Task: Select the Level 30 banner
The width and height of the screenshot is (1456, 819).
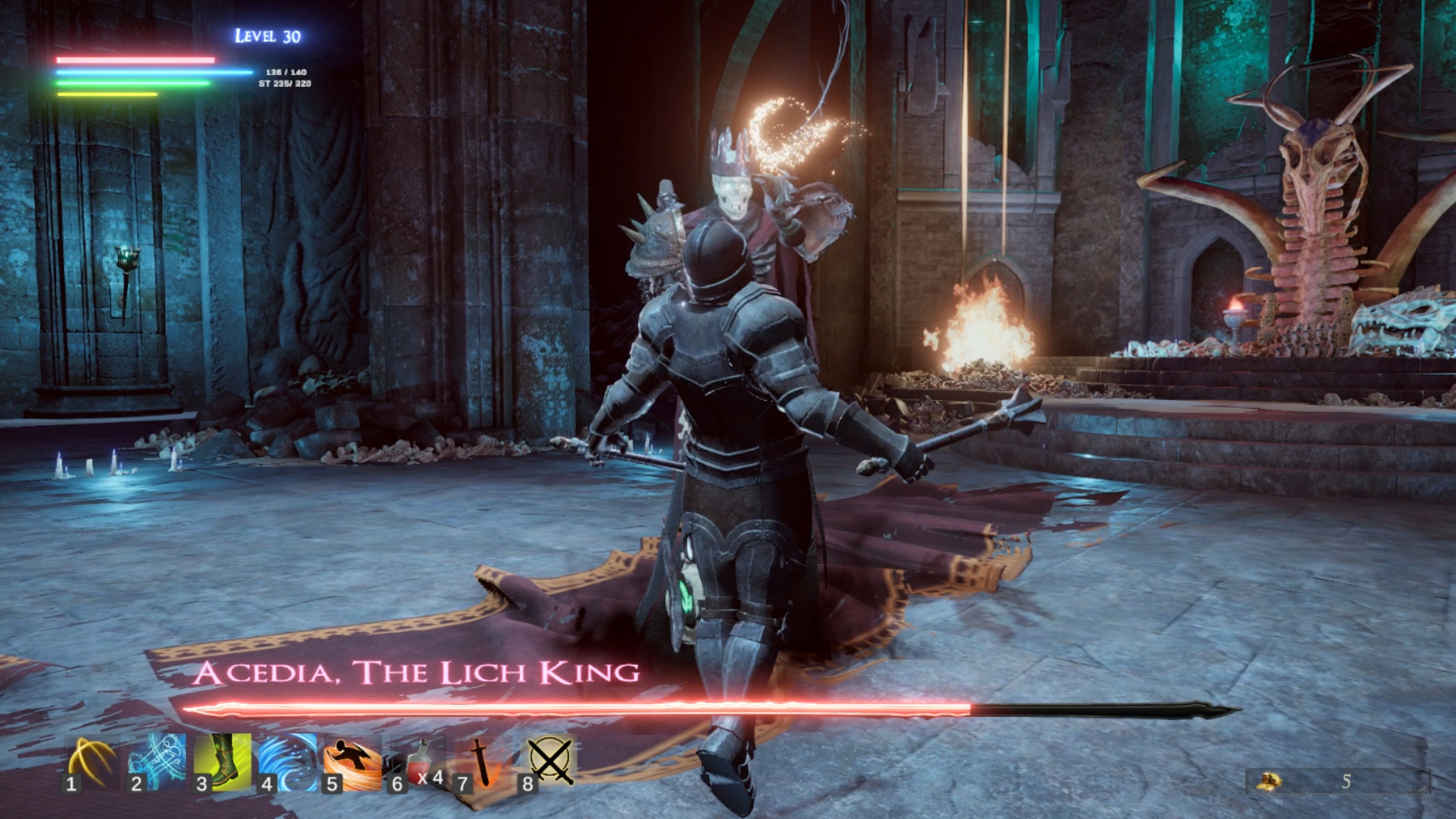Action: 267,35
